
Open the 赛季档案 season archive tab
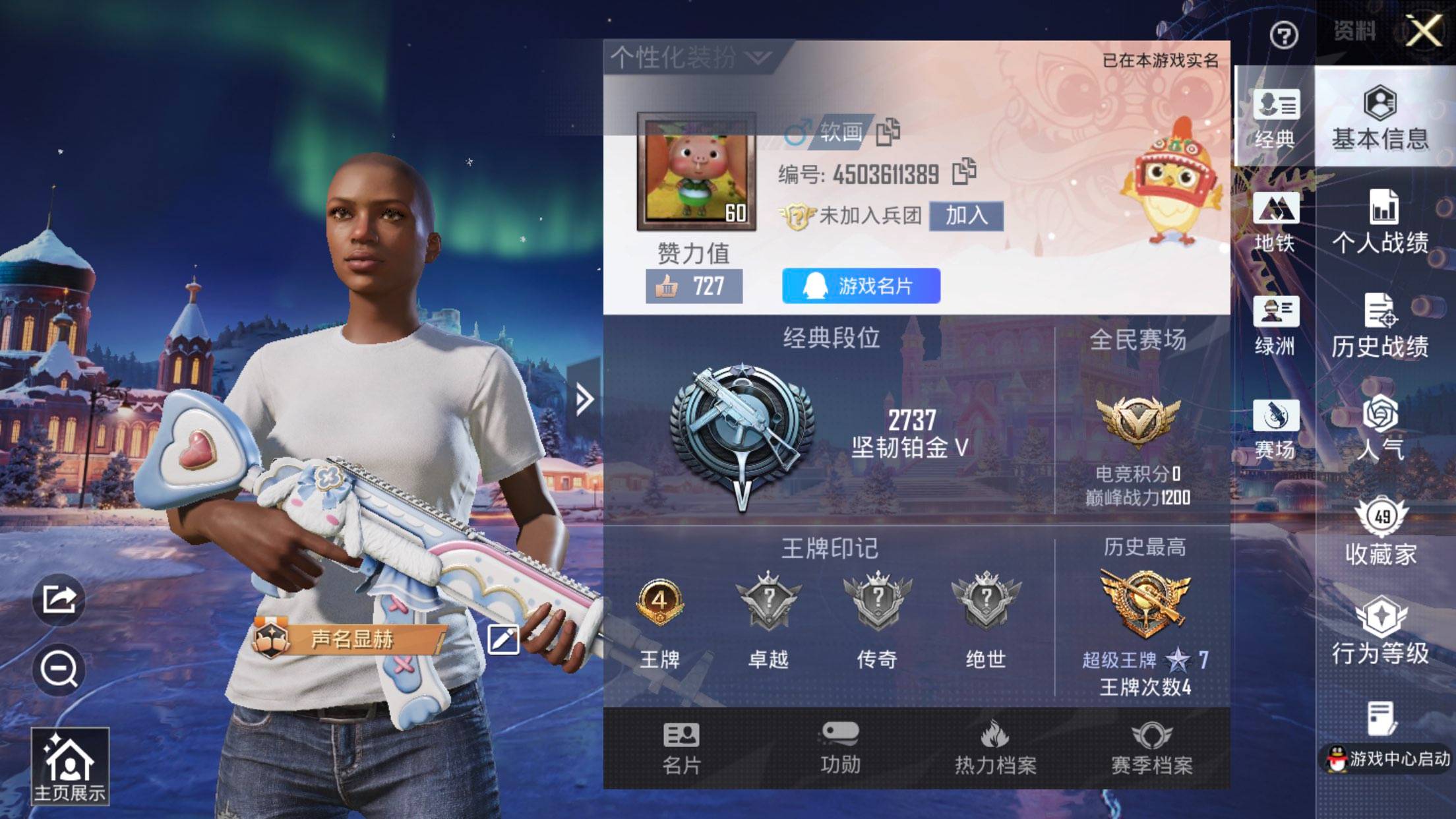(x=1151, y=748)
